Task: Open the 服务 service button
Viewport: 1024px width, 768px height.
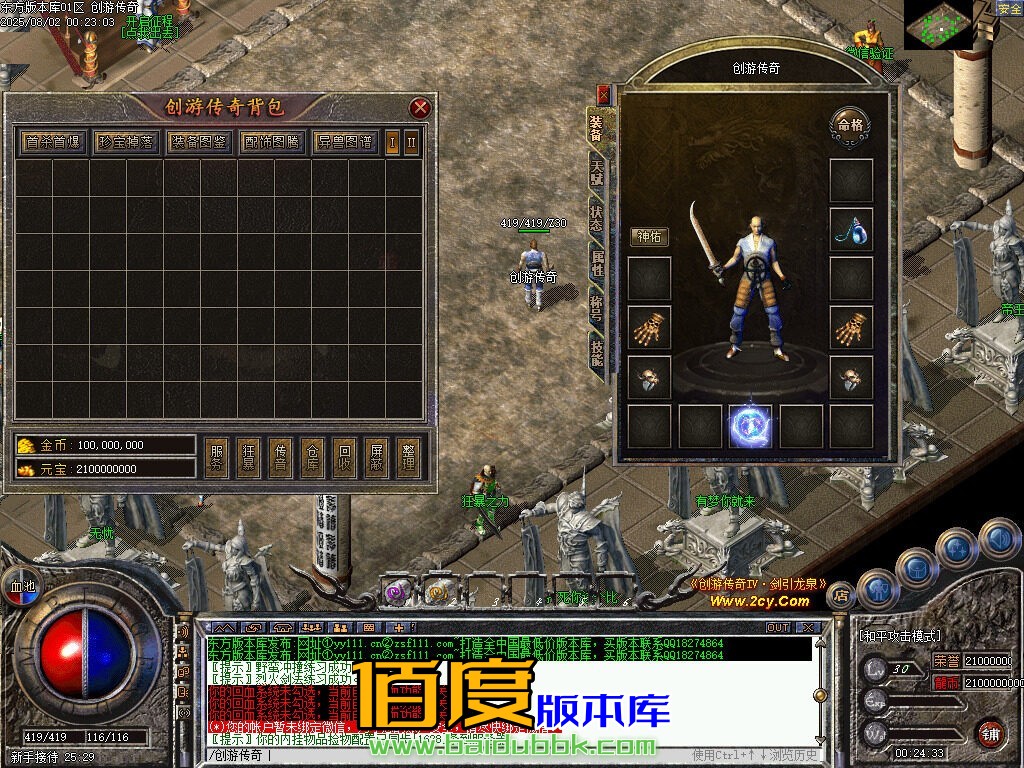Action: (x=216, y=458)
